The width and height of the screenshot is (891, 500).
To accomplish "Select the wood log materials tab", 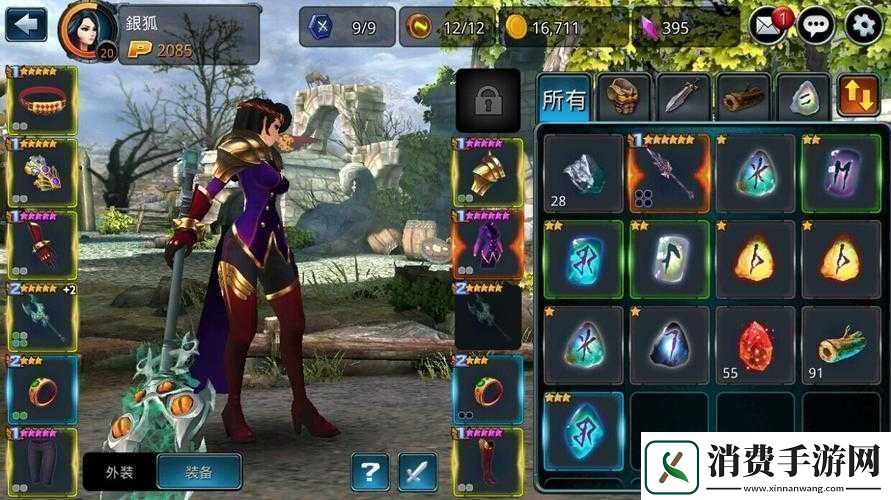I will 743,98.
